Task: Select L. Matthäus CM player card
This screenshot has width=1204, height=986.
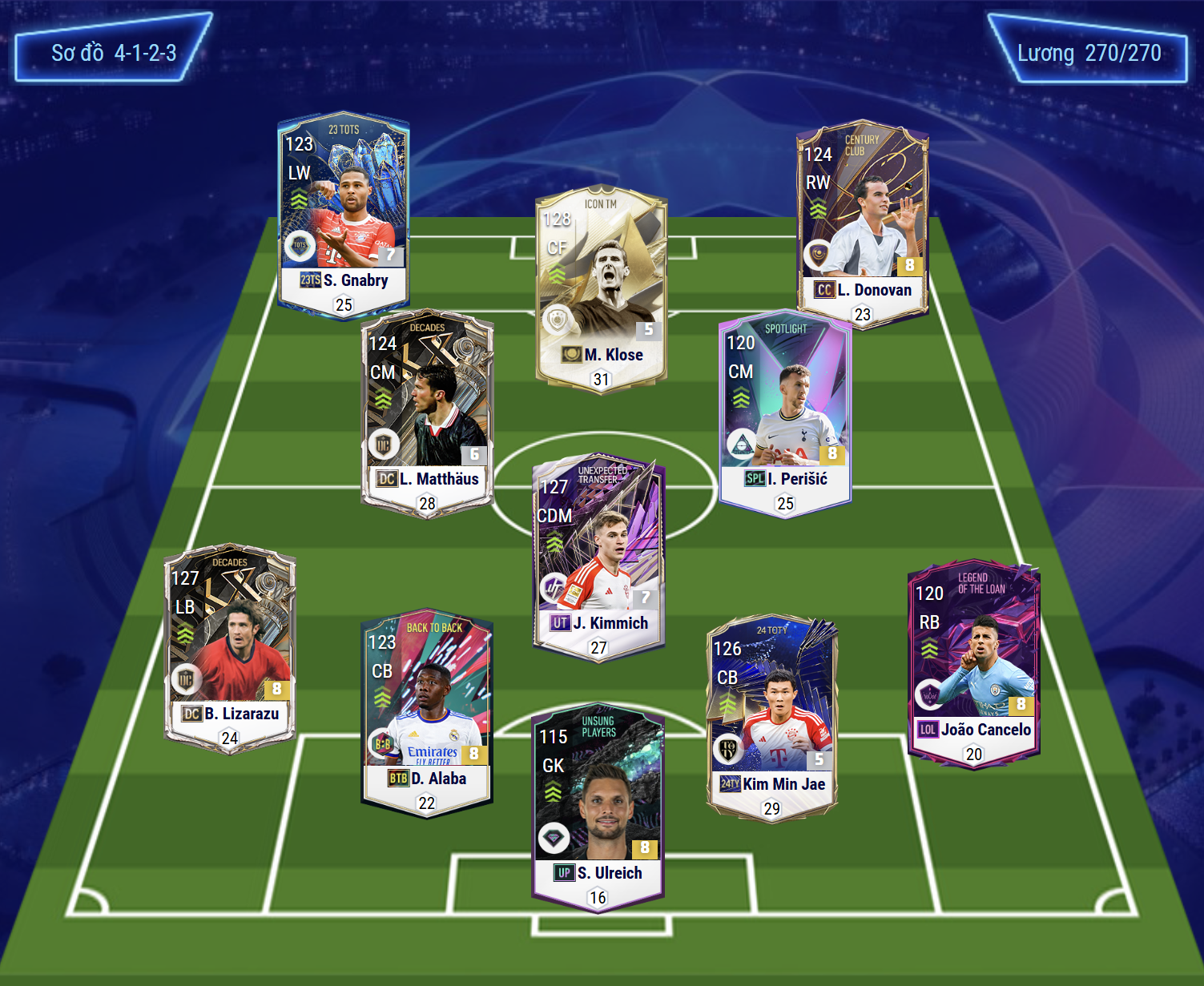Action: pos(427,414)
